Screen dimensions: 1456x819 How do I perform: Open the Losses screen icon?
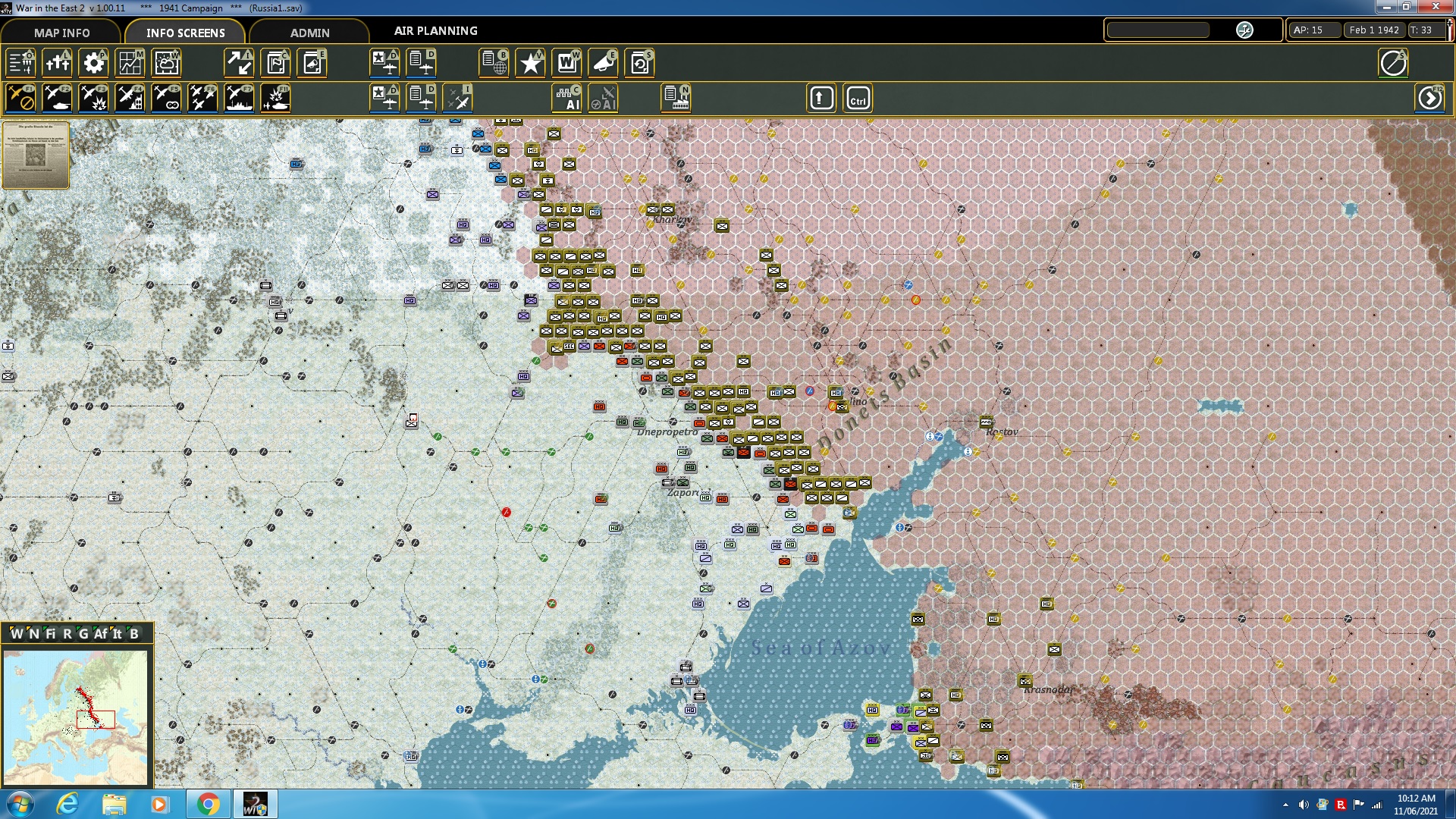[57, 64]
